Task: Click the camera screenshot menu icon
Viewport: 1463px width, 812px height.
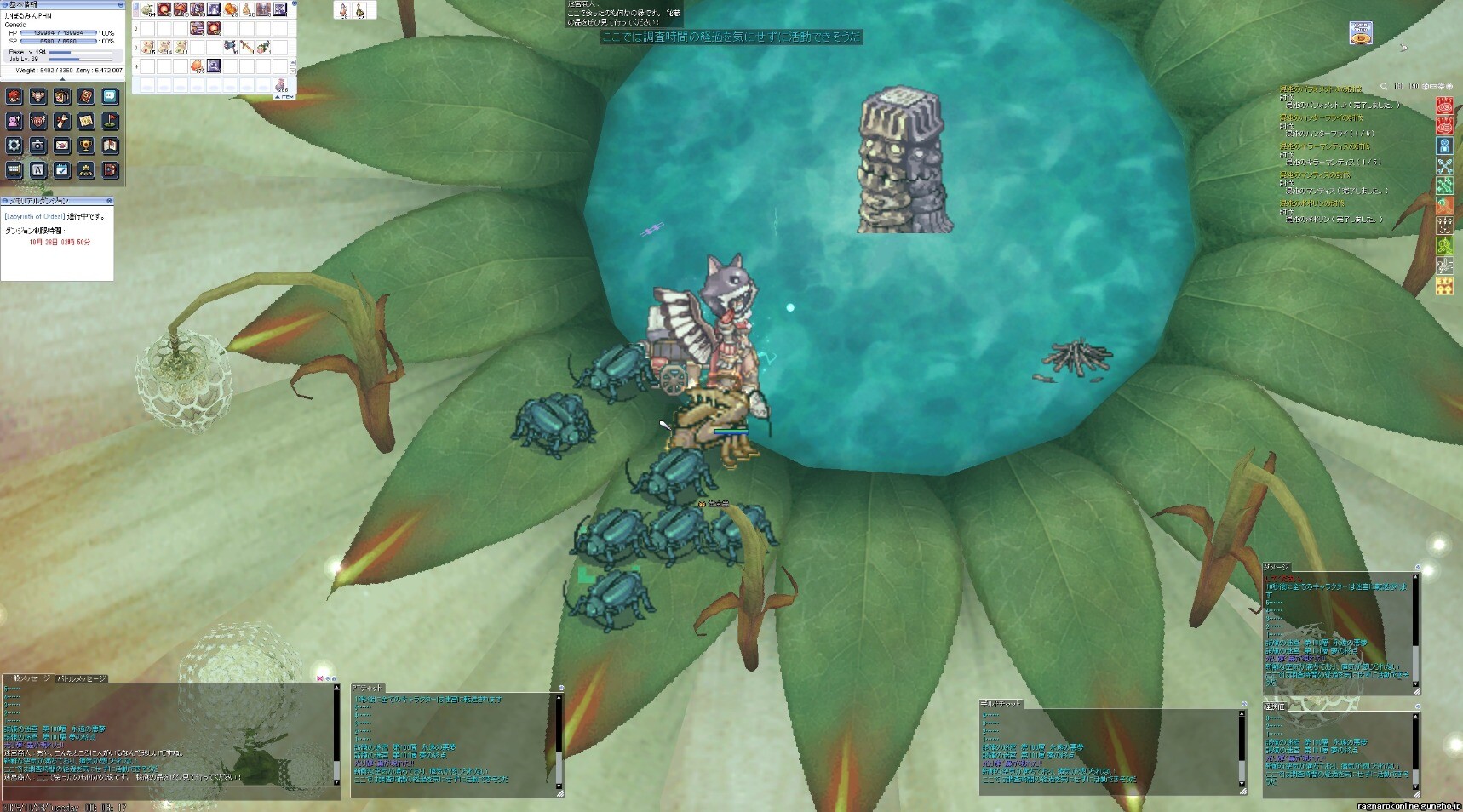Action: click(37, 146)
